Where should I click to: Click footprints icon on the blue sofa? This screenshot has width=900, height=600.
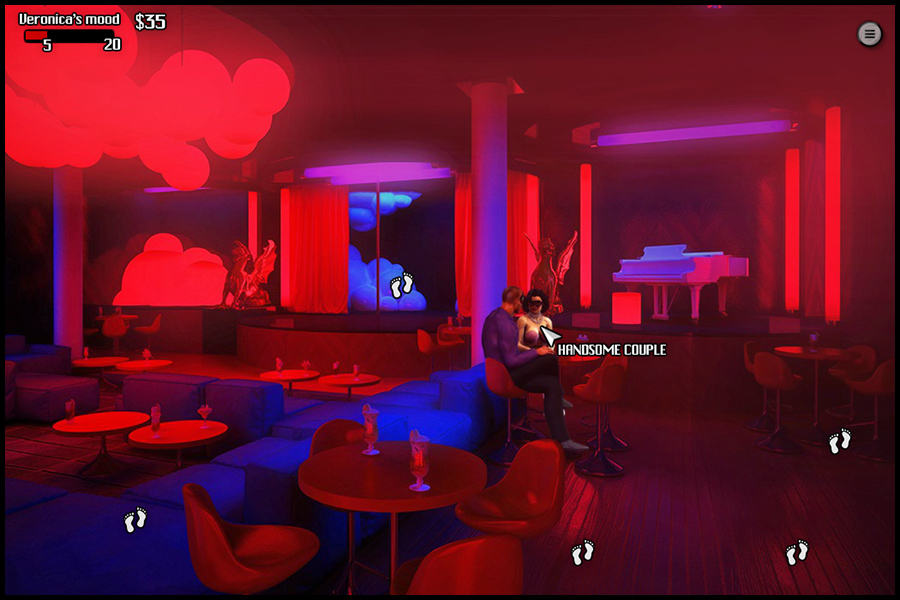tap(135, 520)
